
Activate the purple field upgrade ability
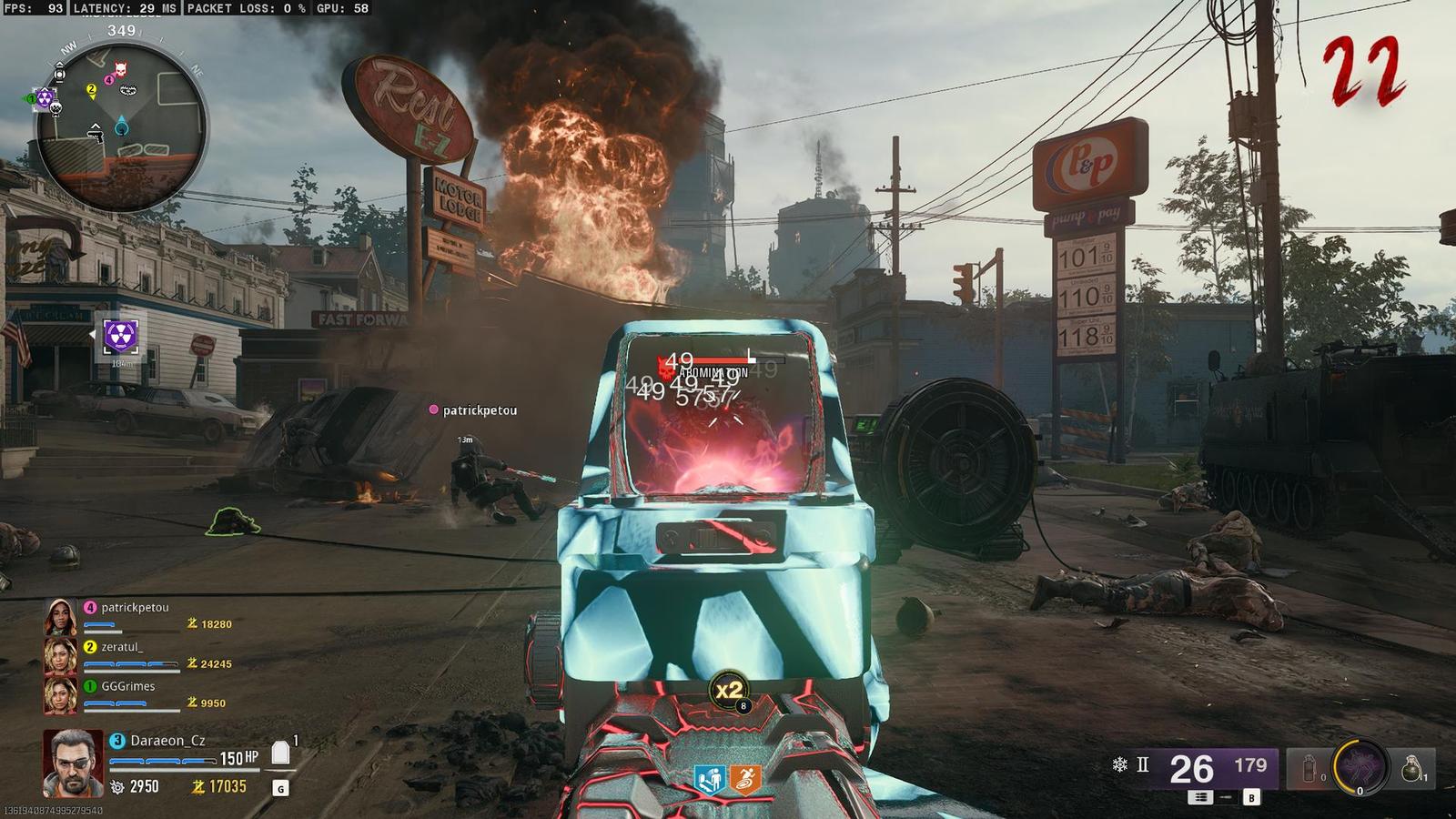click(x=1360, y=766)
